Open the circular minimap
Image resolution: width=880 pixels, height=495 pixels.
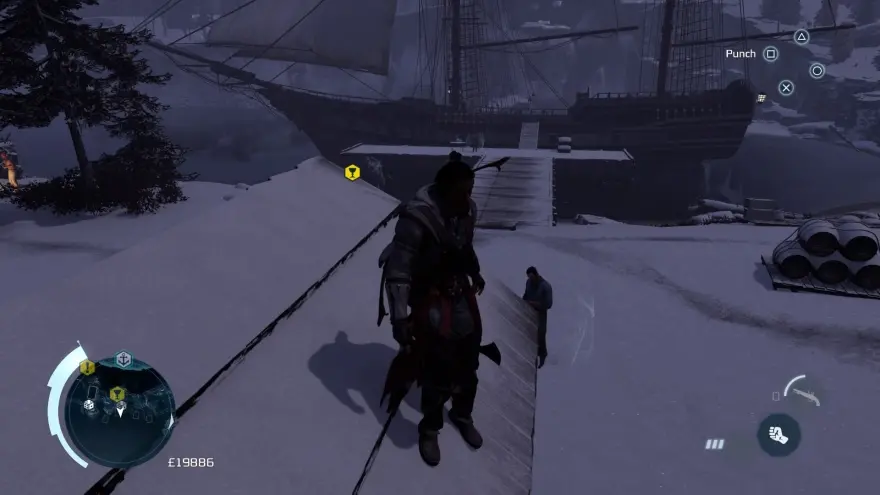click(x=120, y=412)
